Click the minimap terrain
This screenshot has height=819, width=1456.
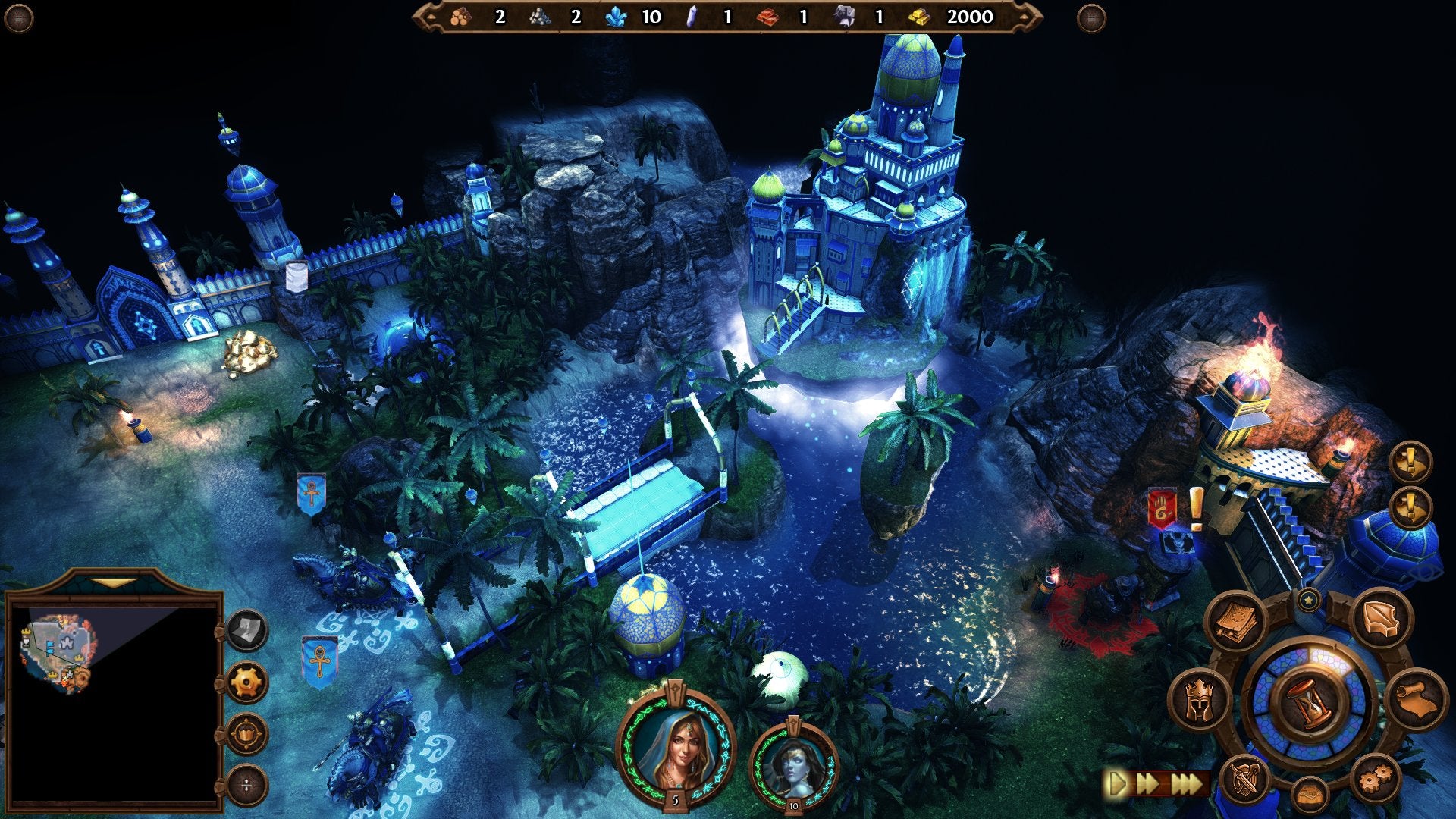pyautogui.click(x=57, y=652)
